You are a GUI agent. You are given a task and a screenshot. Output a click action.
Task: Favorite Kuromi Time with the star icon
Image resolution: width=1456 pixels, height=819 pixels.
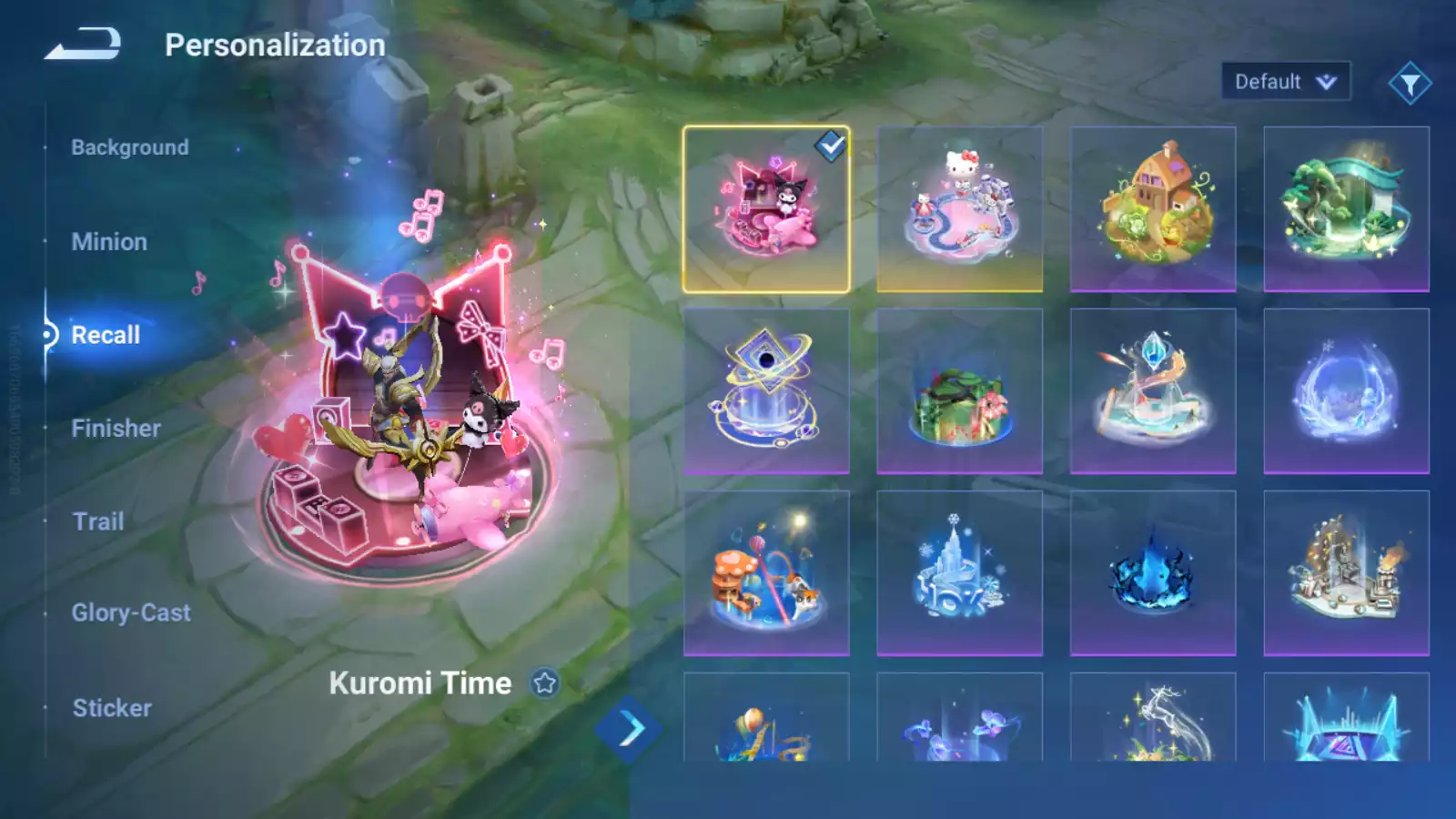click(545, 682)
